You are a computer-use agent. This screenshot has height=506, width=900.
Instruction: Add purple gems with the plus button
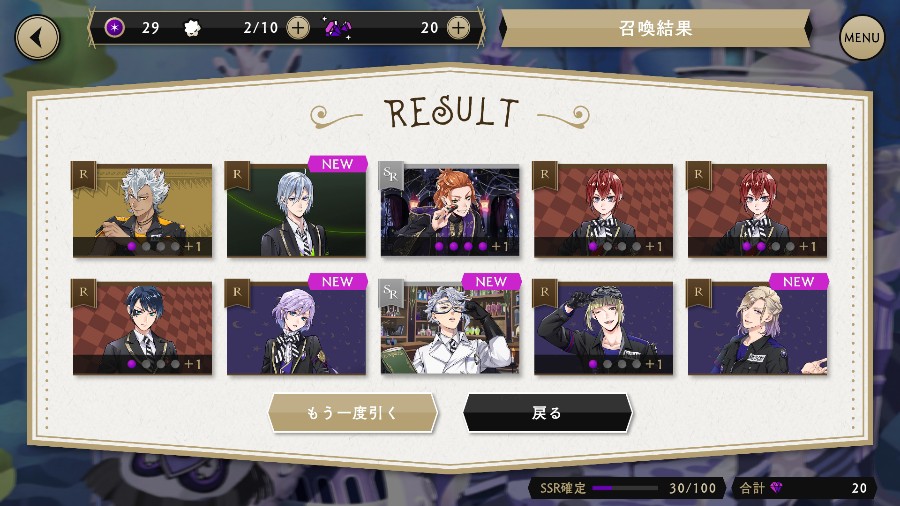tap(458, 28)
